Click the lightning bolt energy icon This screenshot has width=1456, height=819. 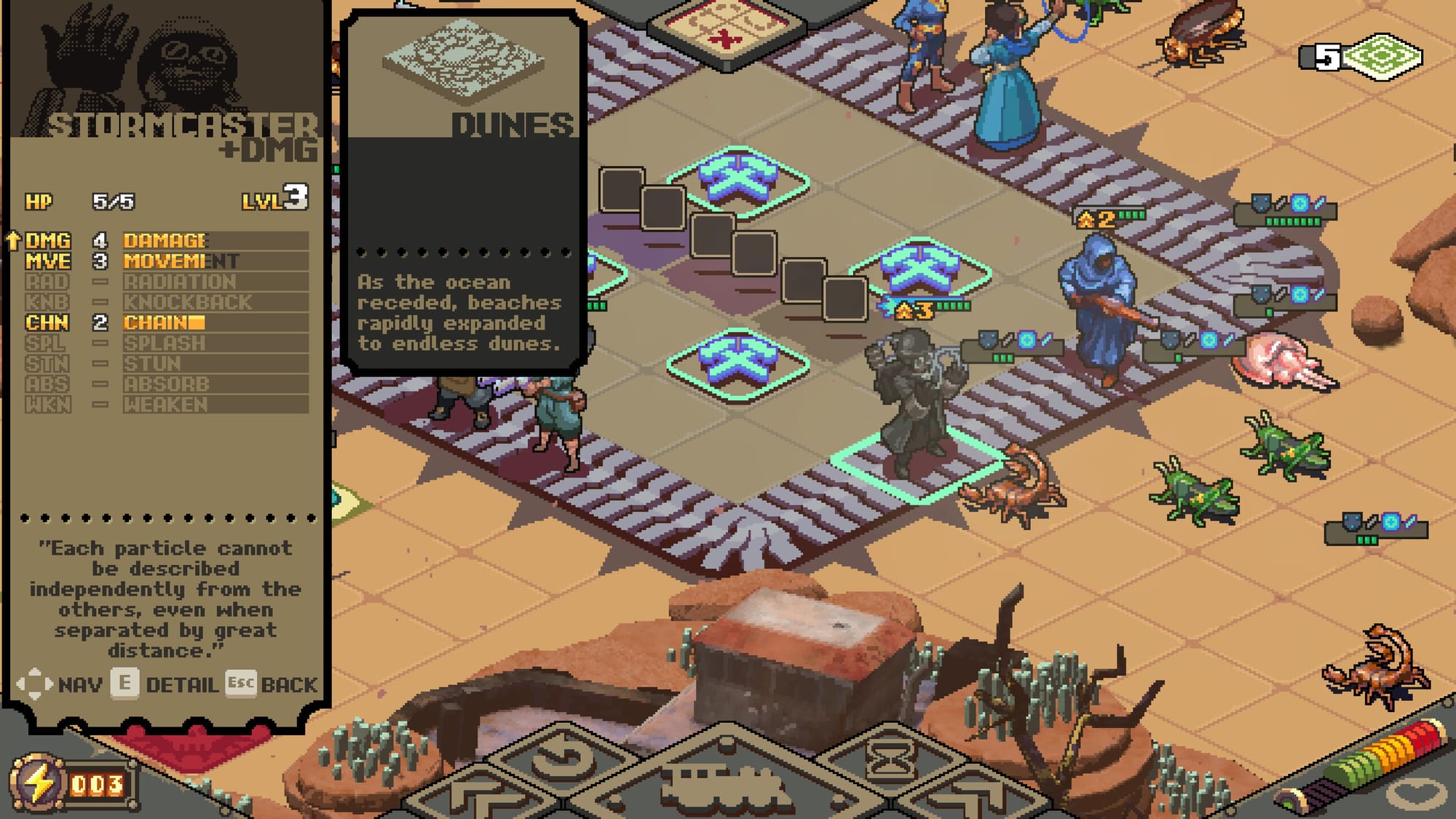point(39,783)
